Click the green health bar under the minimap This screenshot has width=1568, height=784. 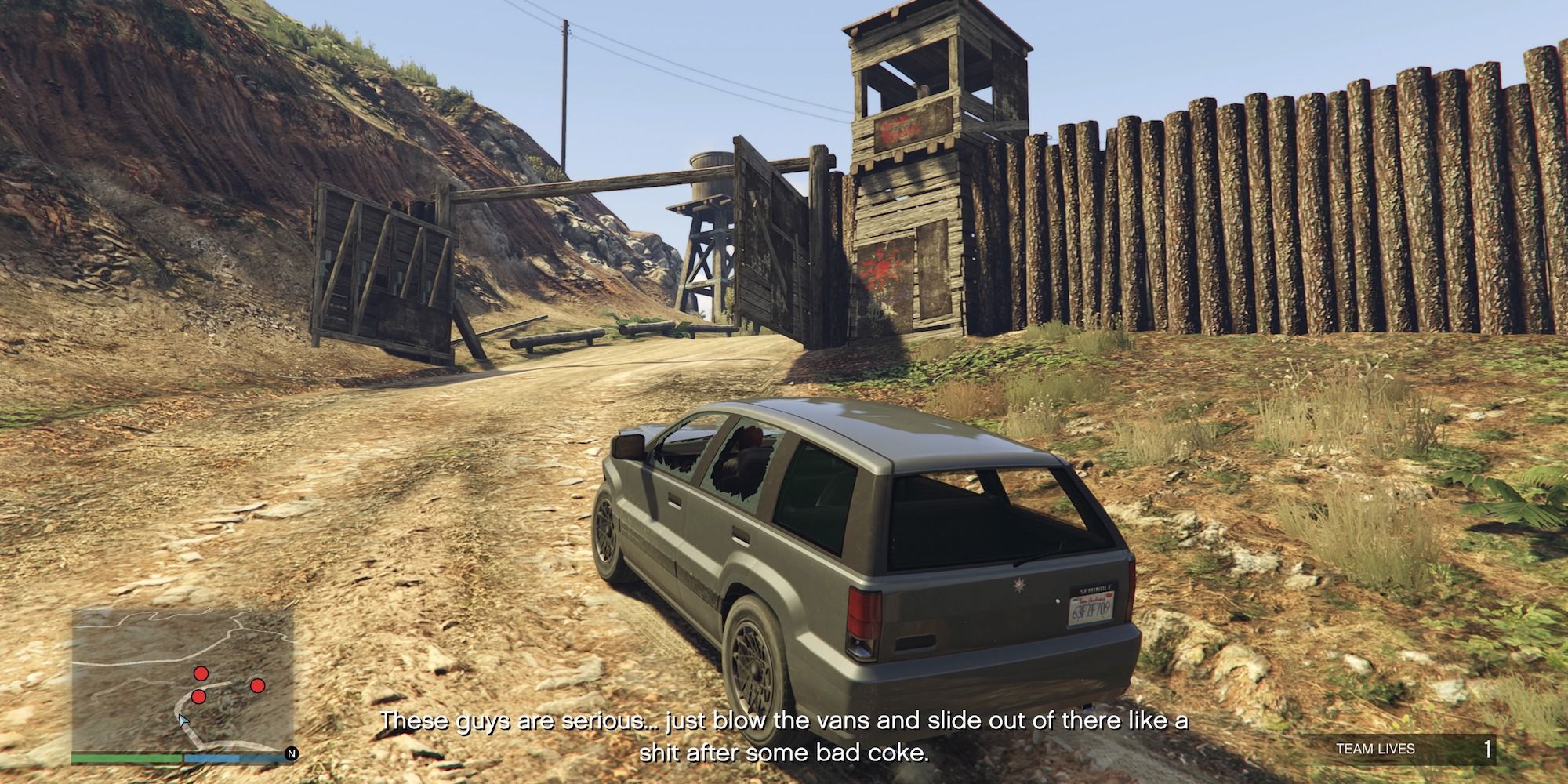125,758
